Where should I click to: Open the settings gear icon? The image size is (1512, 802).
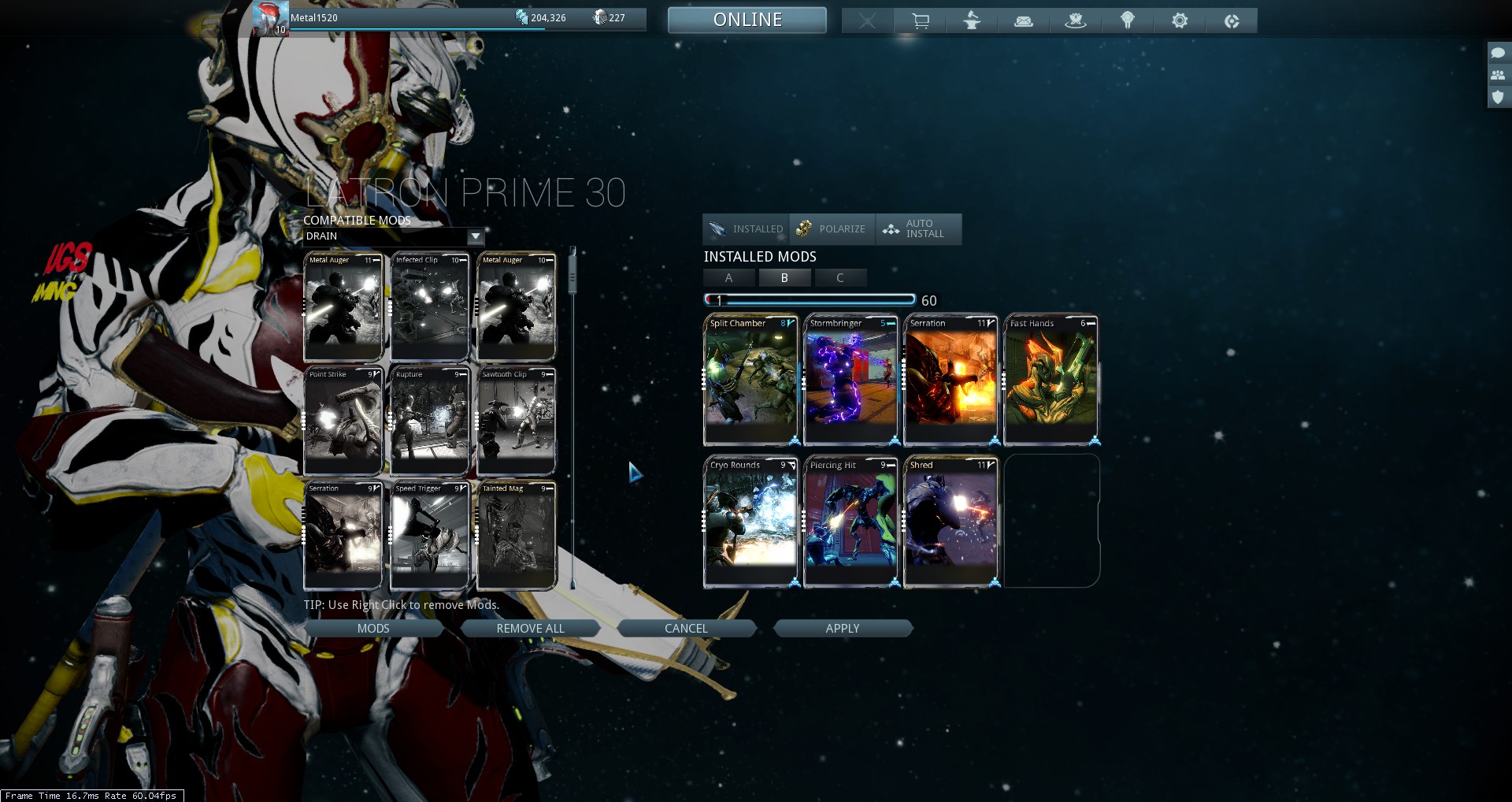pyautogui.click(x=1180, y=20)
